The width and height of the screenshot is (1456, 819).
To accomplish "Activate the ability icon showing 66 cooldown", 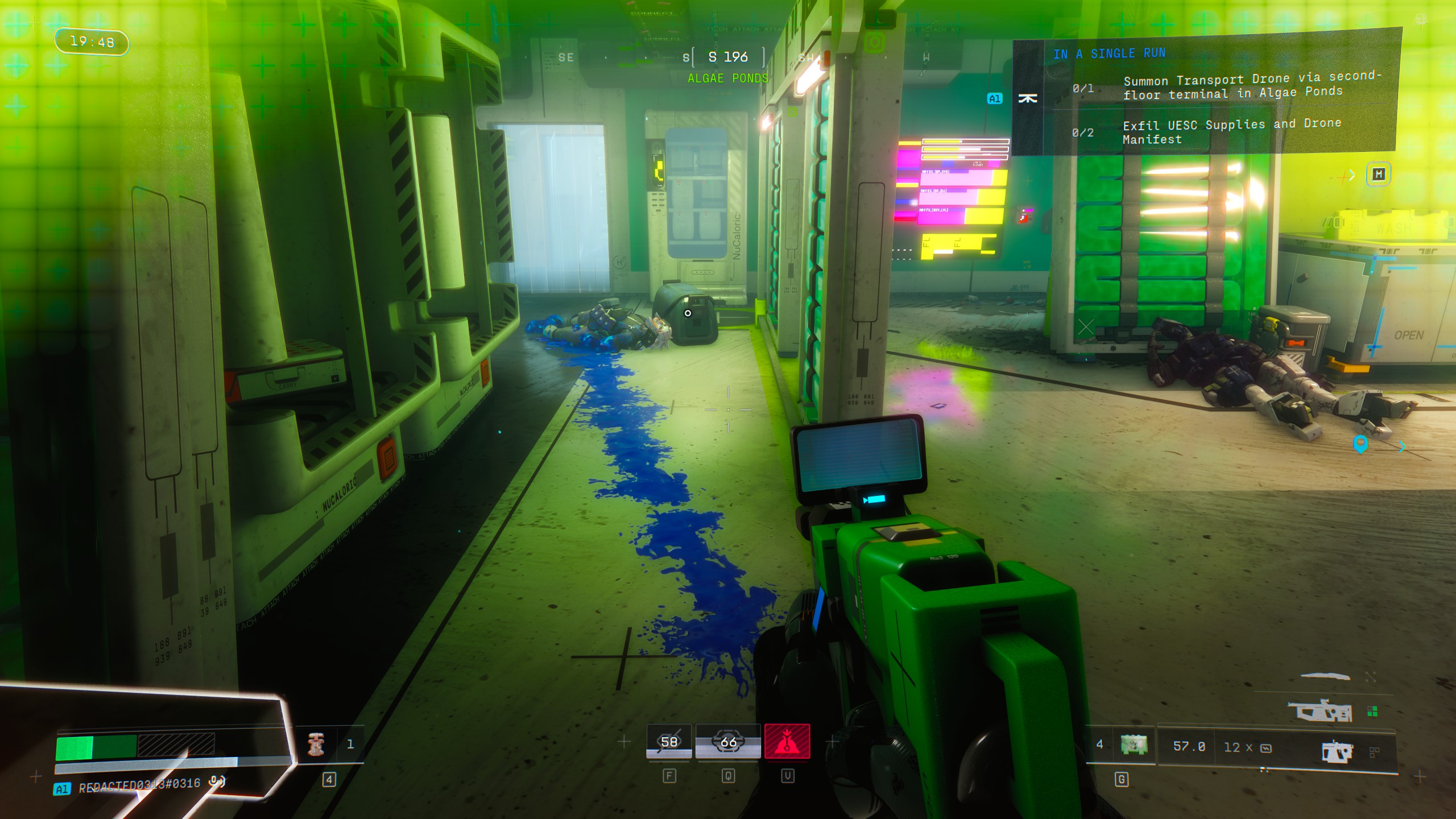I will point(728,742).
